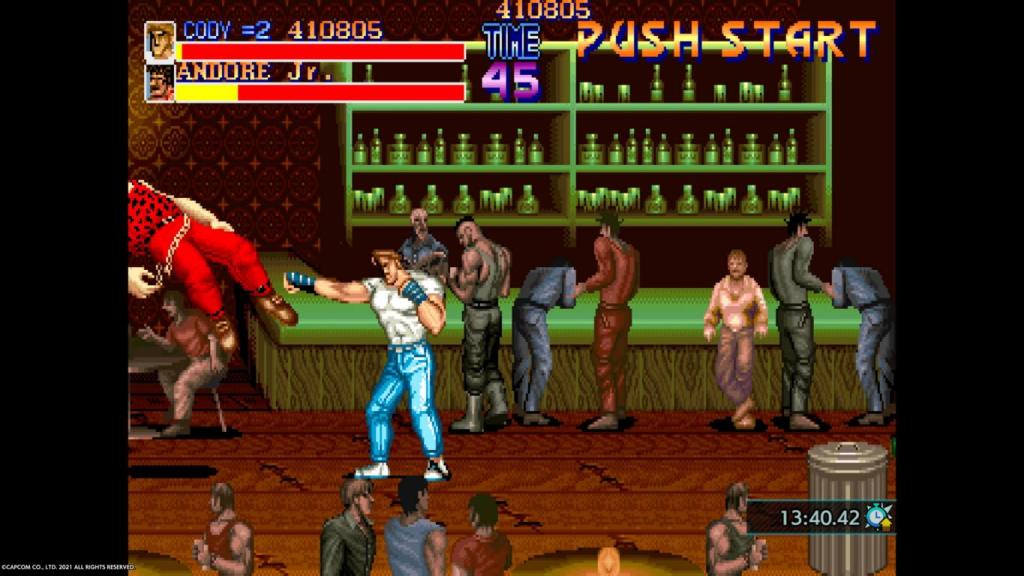The width and height of the screenshot is (1024, 576).
Task: Click Cody's player portrait
Action: coord(160,42)
